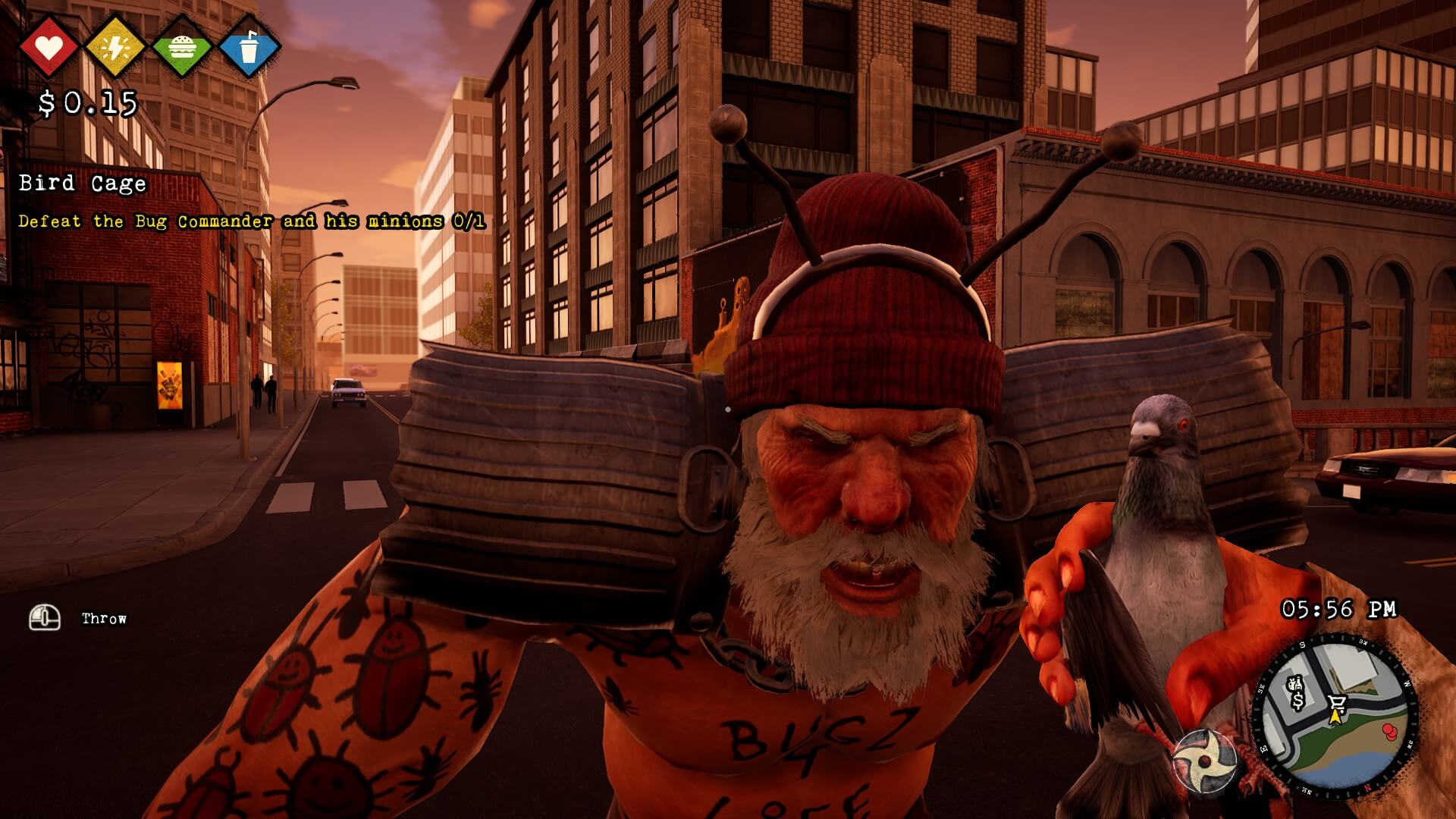This screenshot has height=819, width=1456.
Task: Click the left mouse button Throw icon
Action: click(x=43, y=617)
